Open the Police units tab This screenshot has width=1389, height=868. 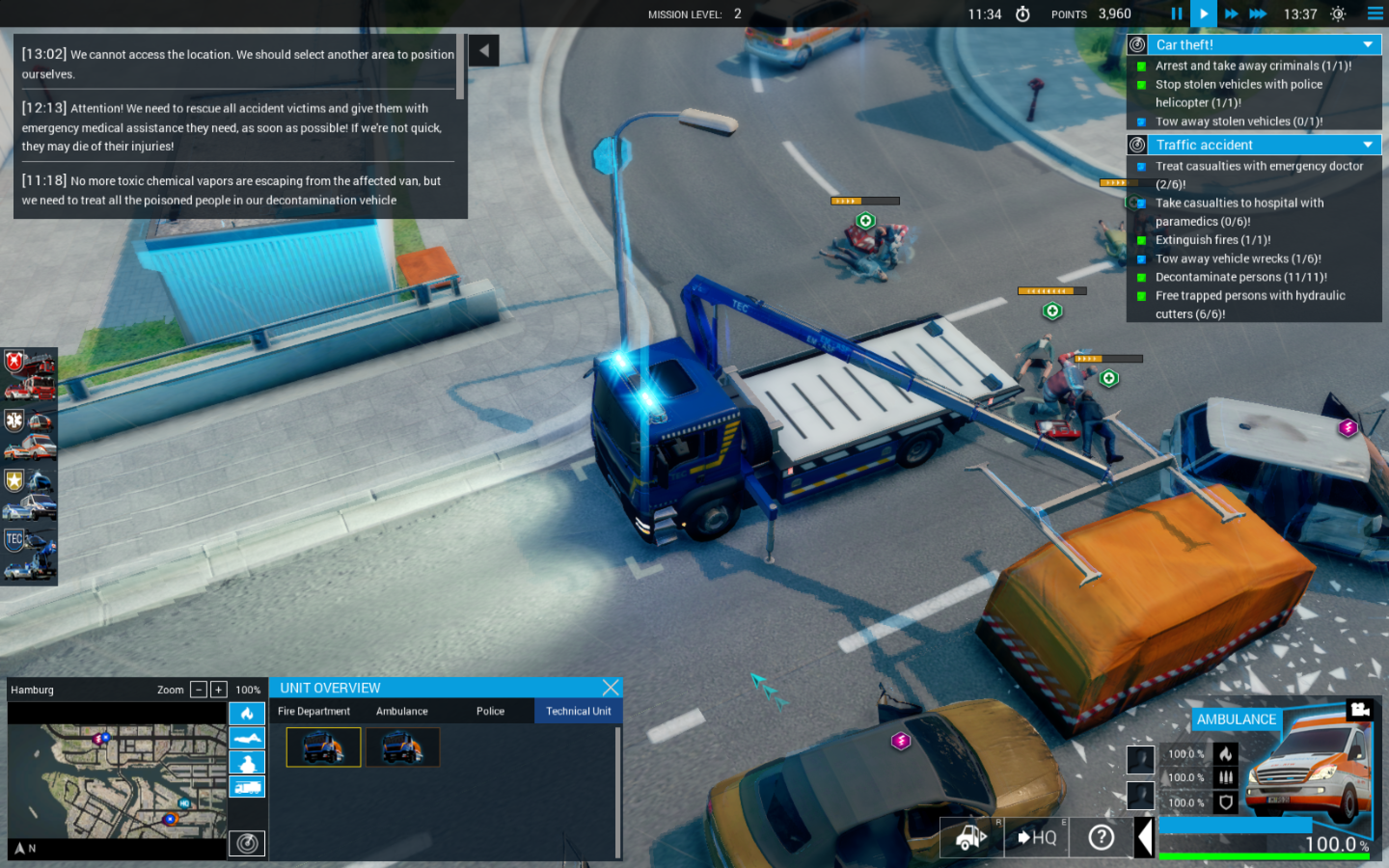pyautogui.click(x=490, y=711)
